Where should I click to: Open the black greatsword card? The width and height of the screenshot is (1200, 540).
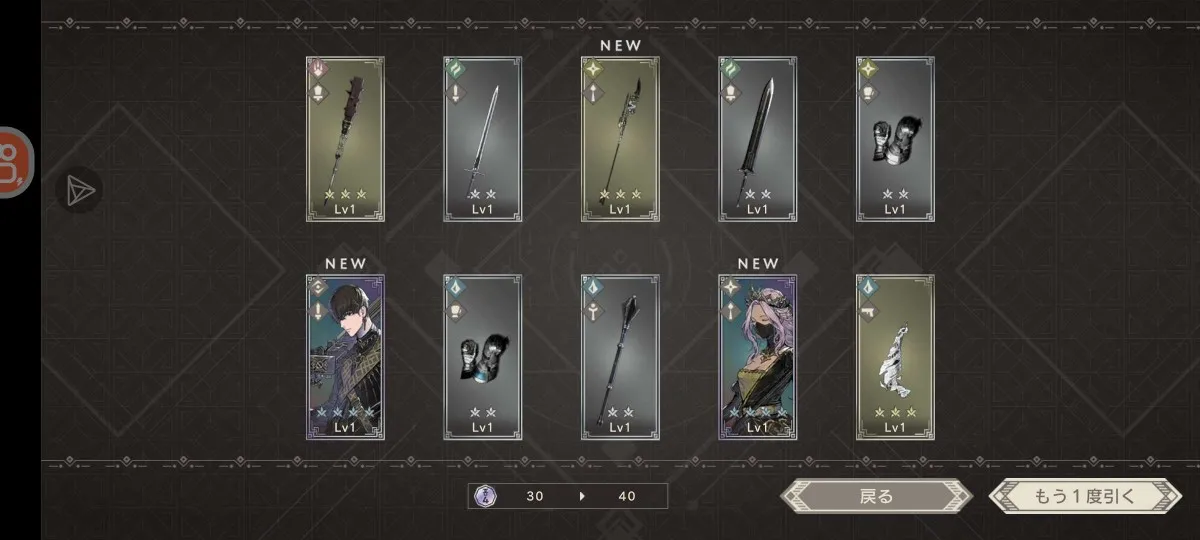(758, 138)
